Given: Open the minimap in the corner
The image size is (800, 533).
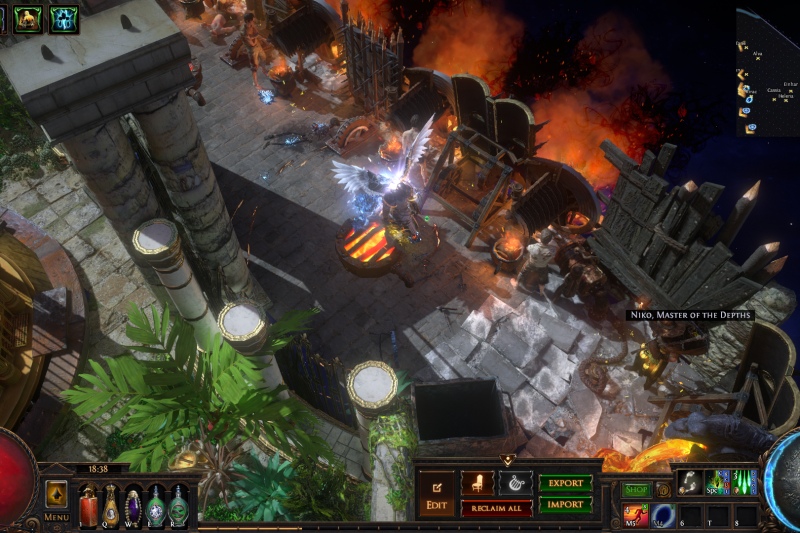Looking at the screenshot, I should (x=768, y=70).
